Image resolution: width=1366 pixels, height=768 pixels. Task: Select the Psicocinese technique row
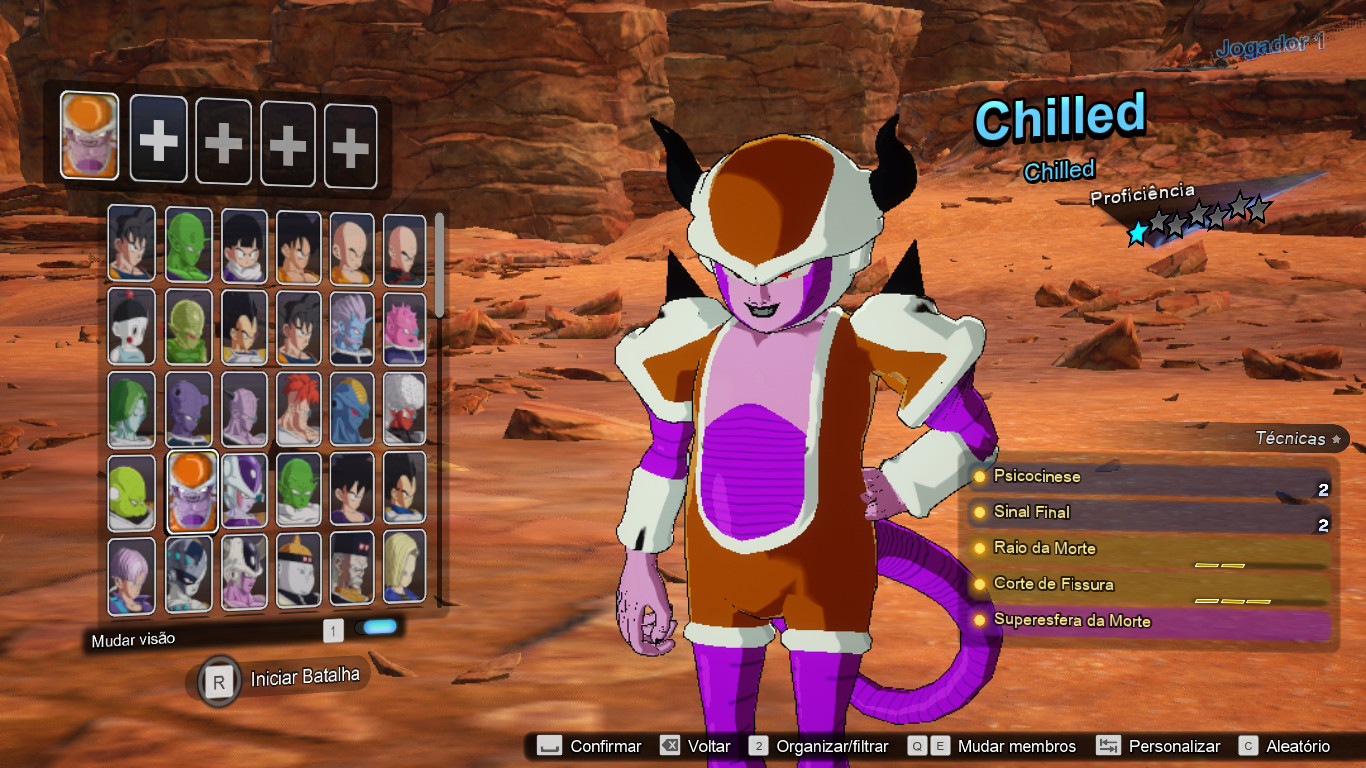pyautogui.click(x=1150, y=477)
